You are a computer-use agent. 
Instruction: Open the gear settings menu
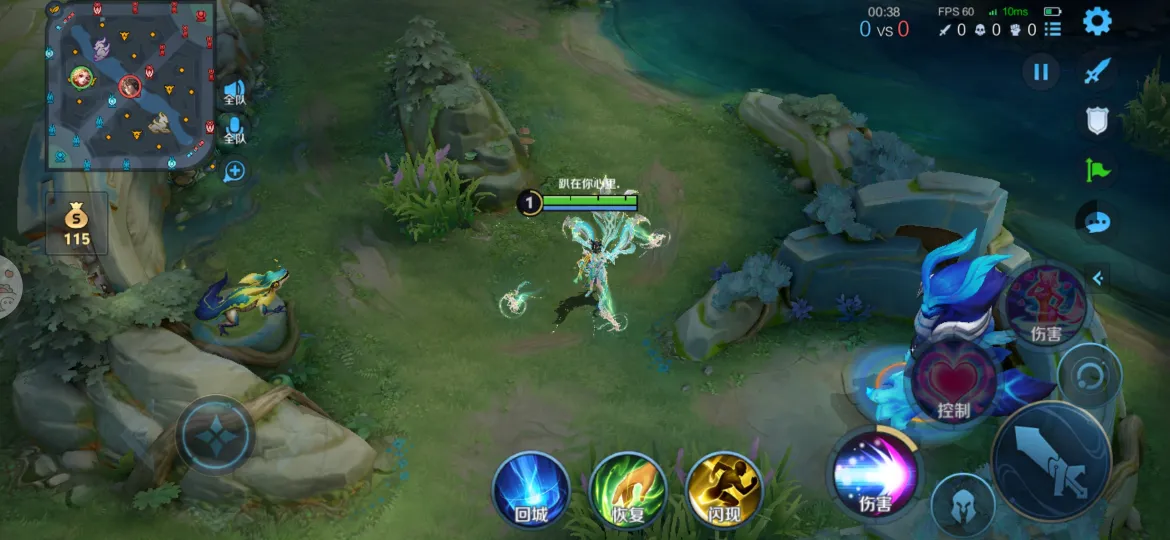[x=1098, y=21]
